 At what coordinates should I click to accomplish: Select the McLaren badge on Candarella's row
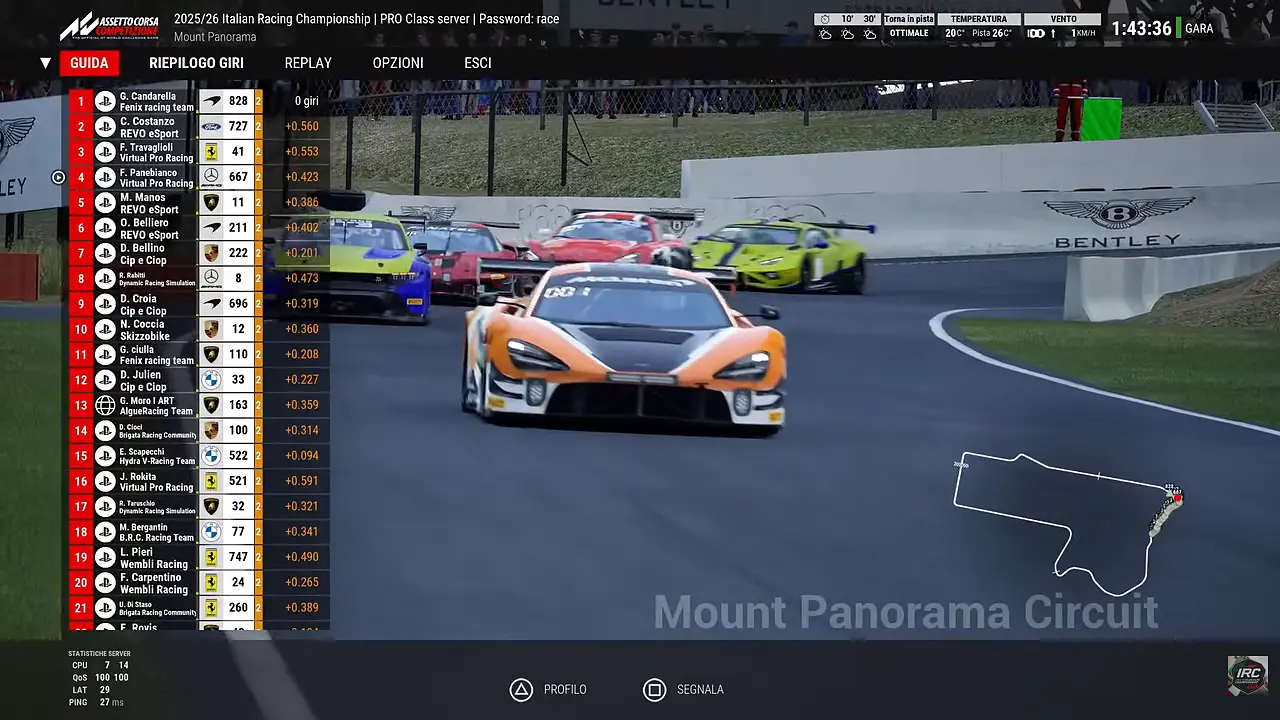[x=212, y=100]
